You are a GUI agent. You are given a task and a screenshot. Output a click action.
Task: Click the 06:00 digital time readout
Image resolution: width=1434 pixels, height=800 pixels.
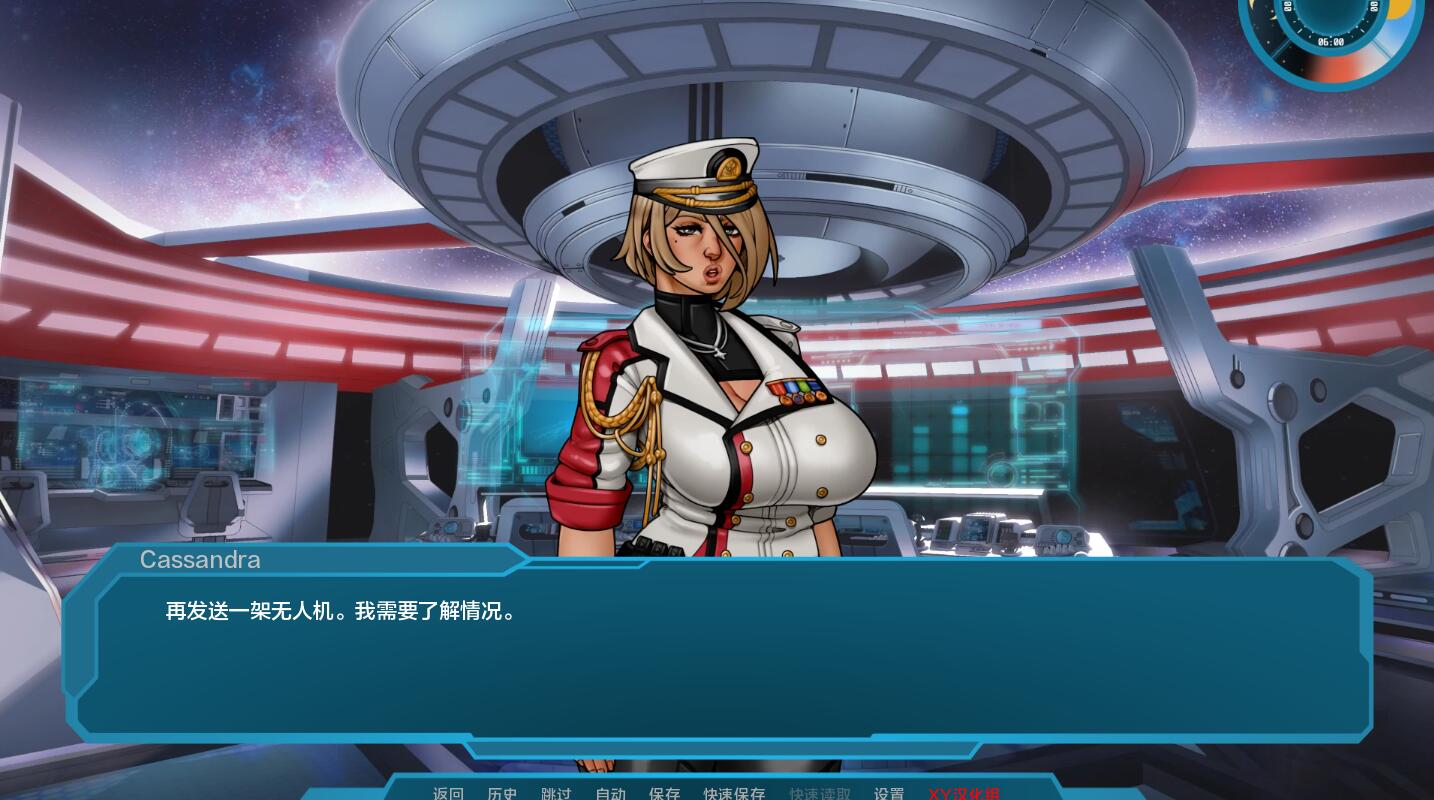pos(1331,41)
